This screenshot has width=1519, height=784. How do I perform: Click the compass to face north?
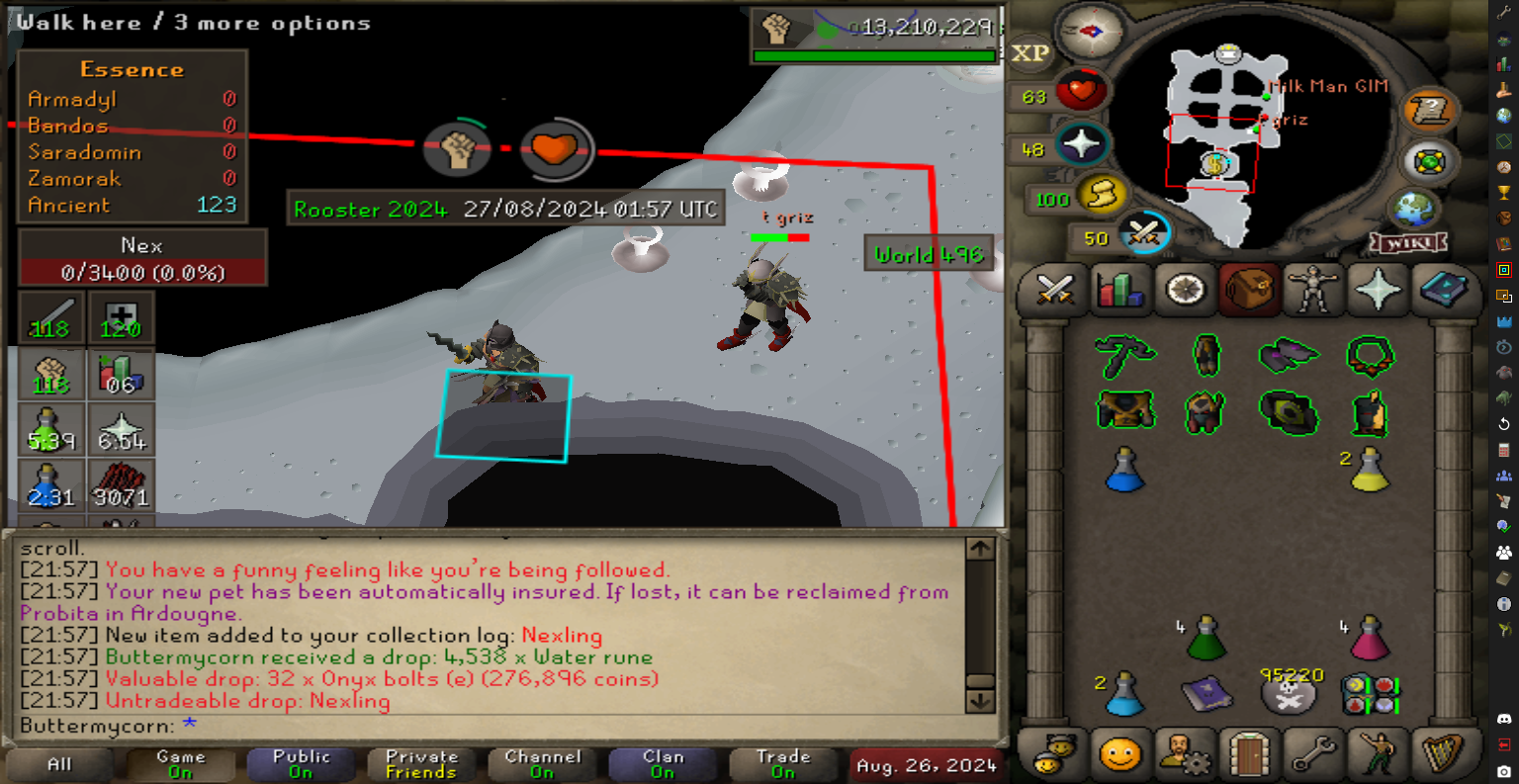[x=1092, y=31]
